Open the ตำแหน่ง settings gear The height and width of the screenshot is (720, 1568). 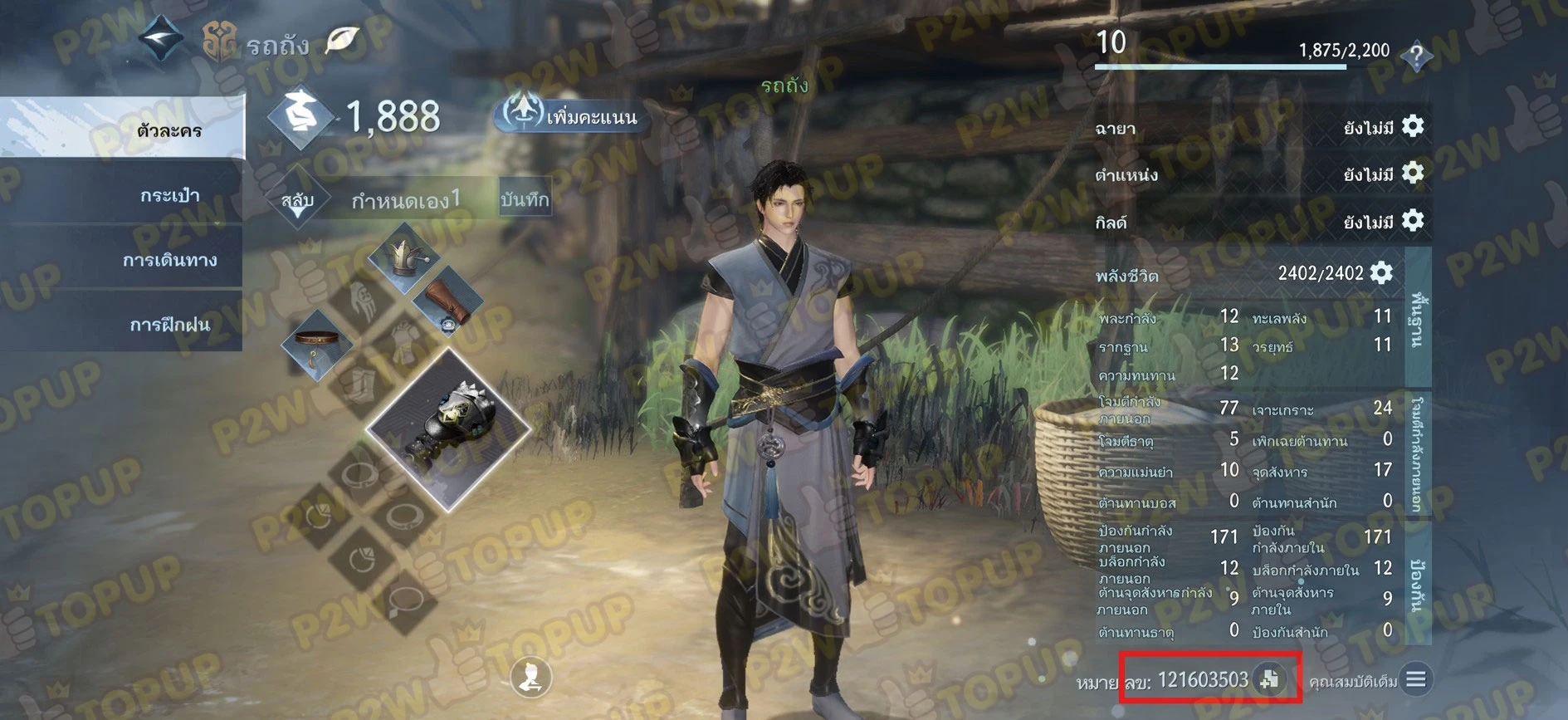pos(1412,173)
